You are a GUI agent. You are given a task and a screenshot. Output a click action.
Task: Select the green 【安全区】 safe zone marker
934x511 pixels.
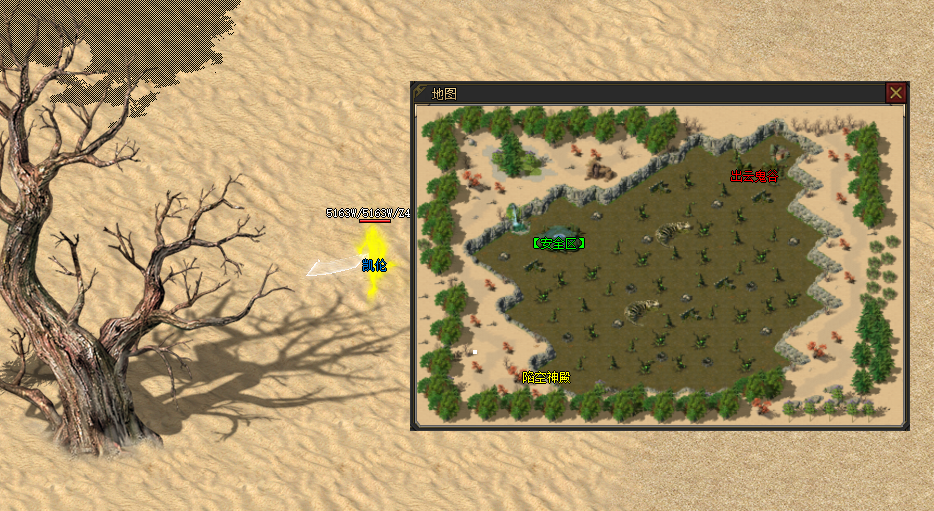pyautogui.click(x=558, y=243)
